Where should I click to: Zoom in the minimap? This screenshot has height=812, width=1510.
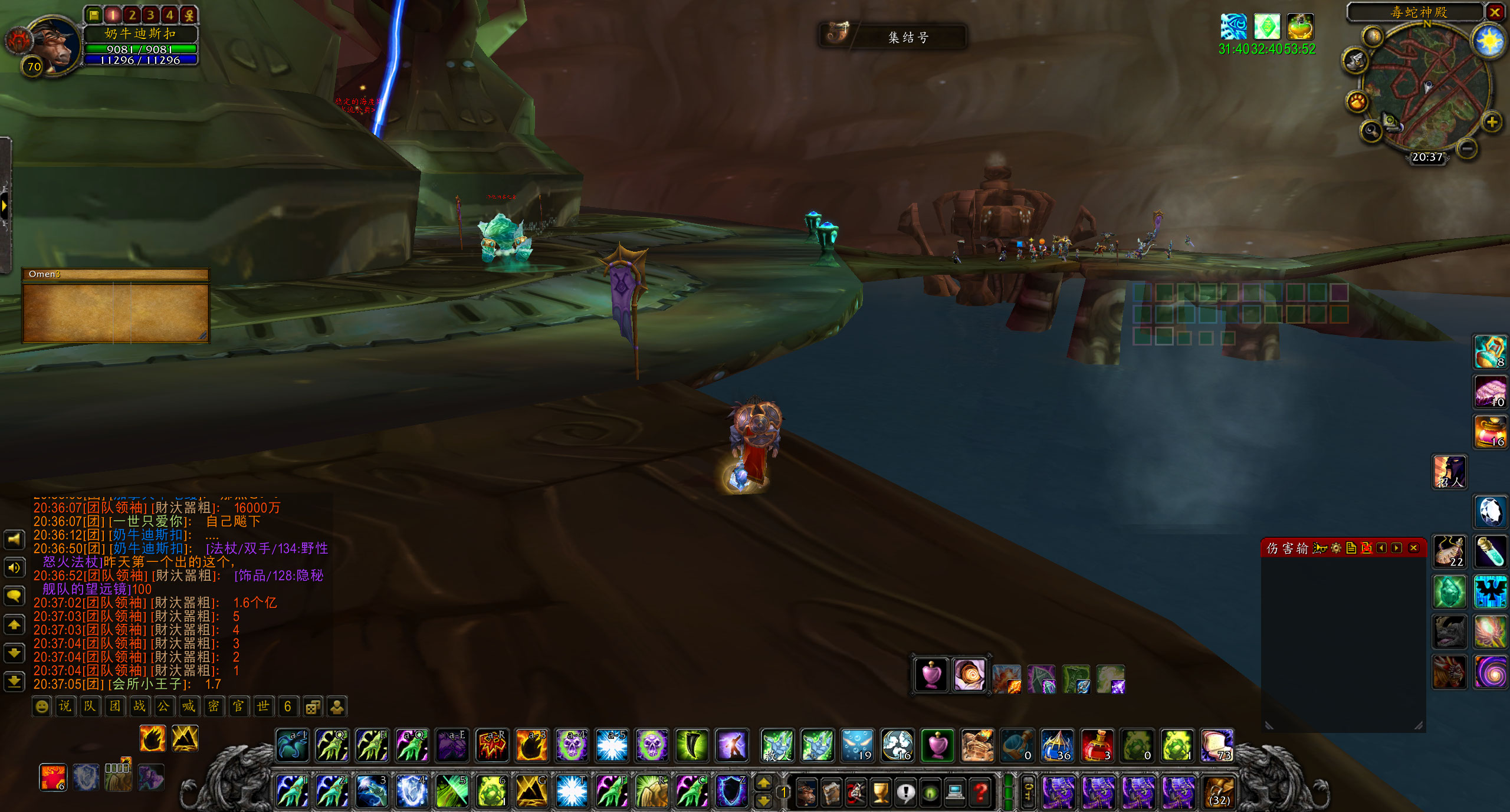tap(1492, 123)
